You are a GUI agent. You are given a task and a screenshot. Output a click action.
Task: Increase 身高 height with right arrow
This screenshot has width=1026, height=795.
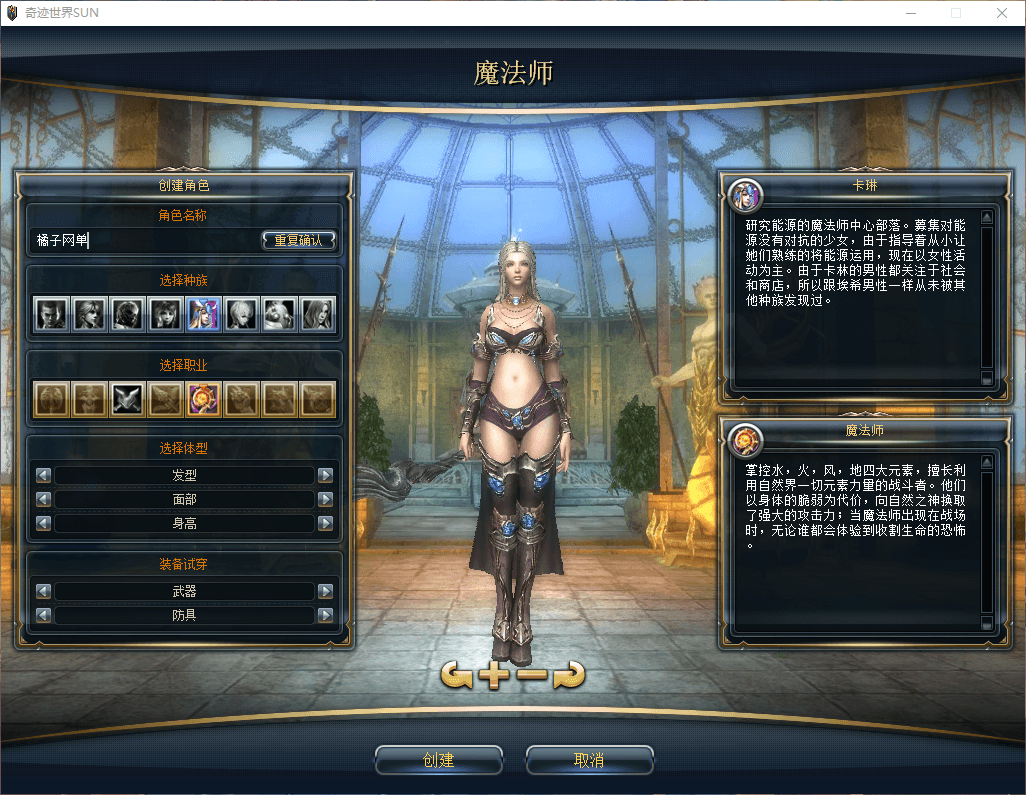tap(325, 523)
